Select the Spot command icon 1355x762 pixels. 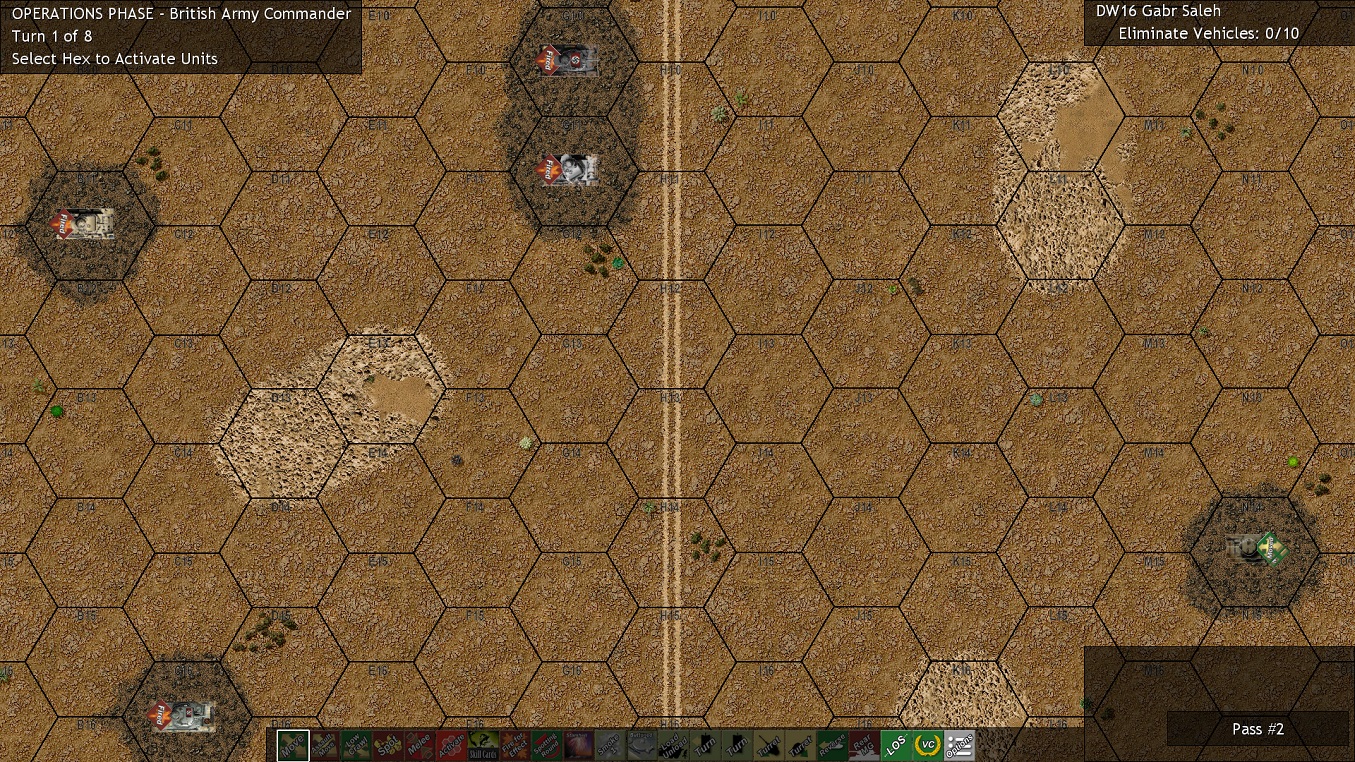[x=388, y=745]
